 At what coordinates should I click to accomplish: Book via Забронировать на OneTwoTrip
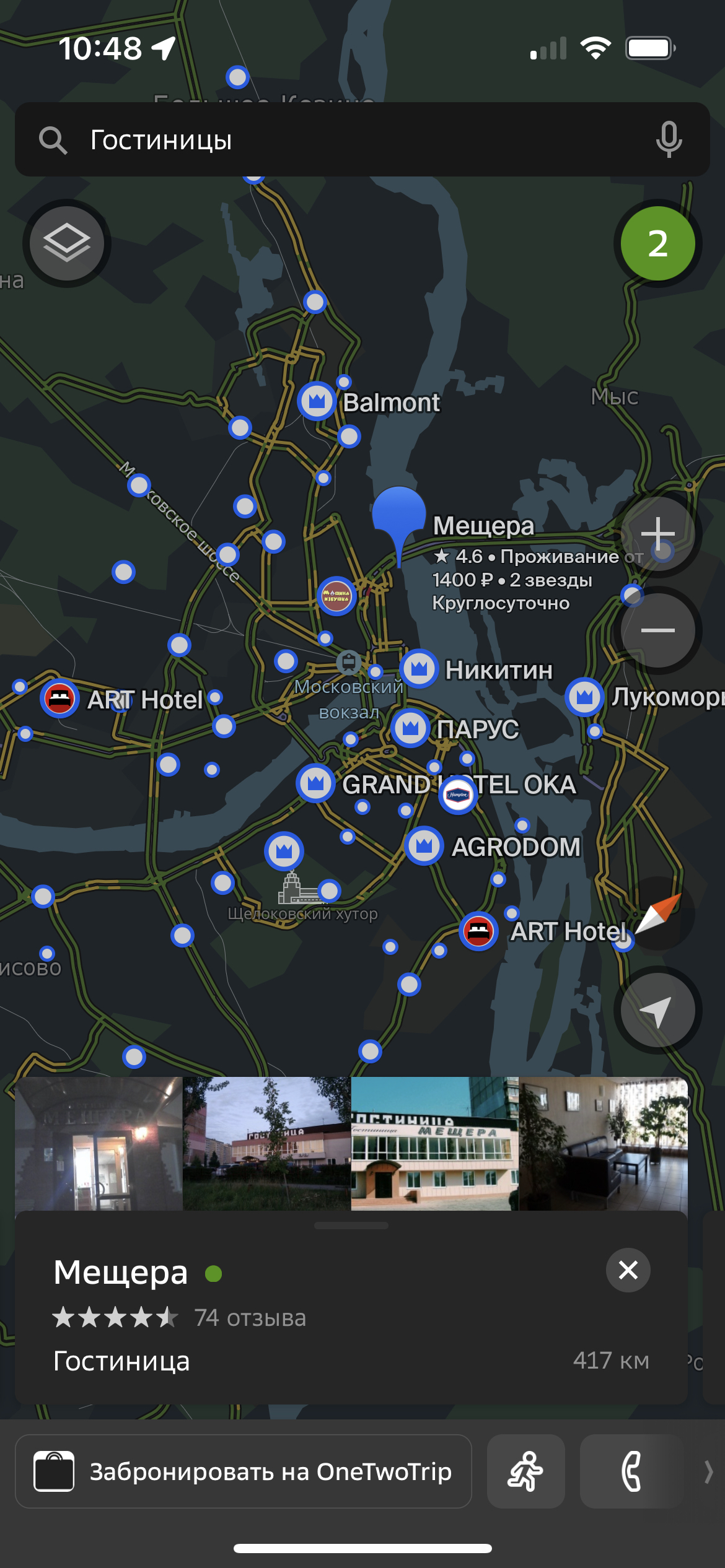[244, 1471]
